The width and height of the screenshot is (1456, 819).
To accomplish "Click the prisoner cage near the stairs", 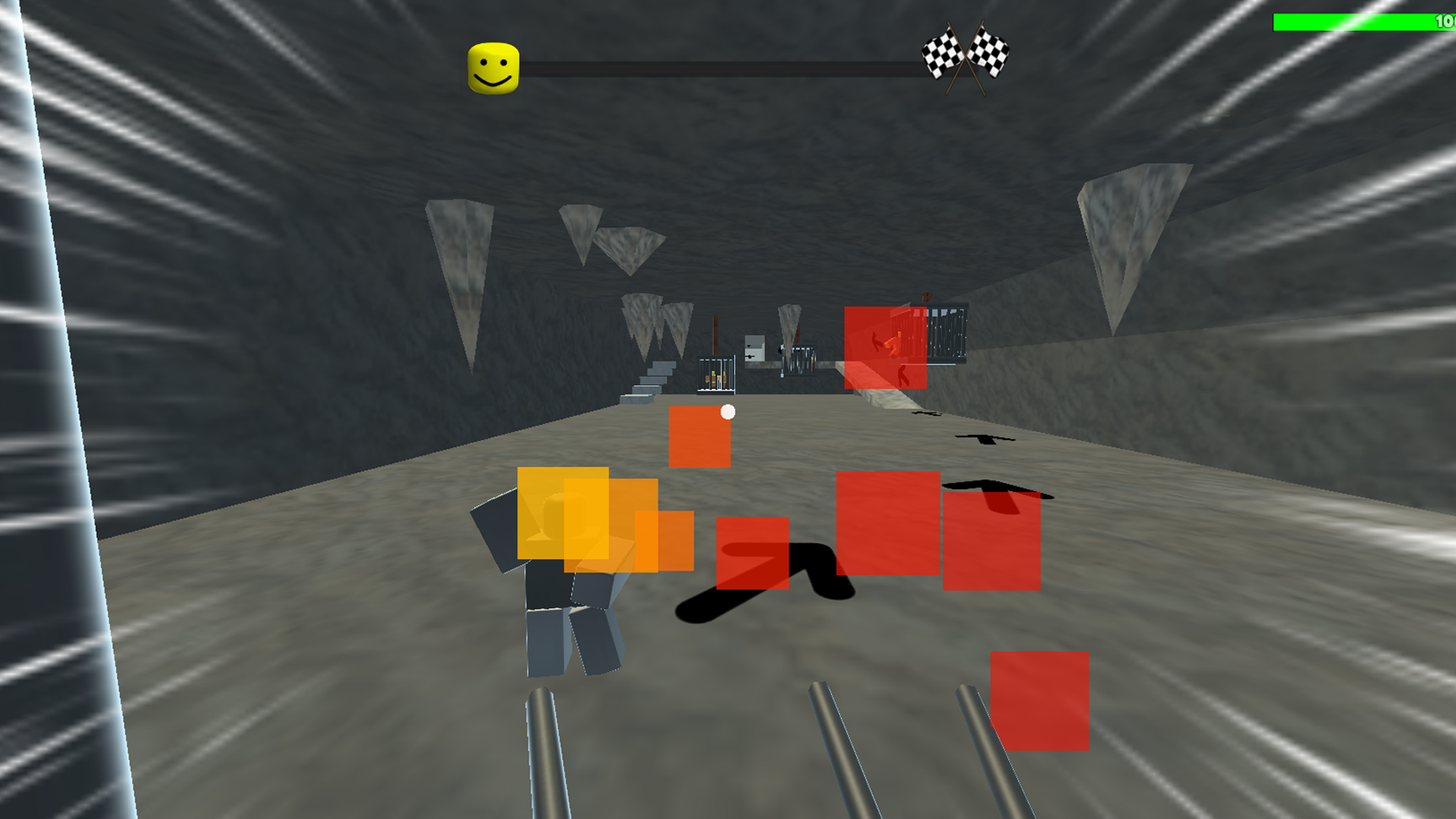I will point(717,375).
